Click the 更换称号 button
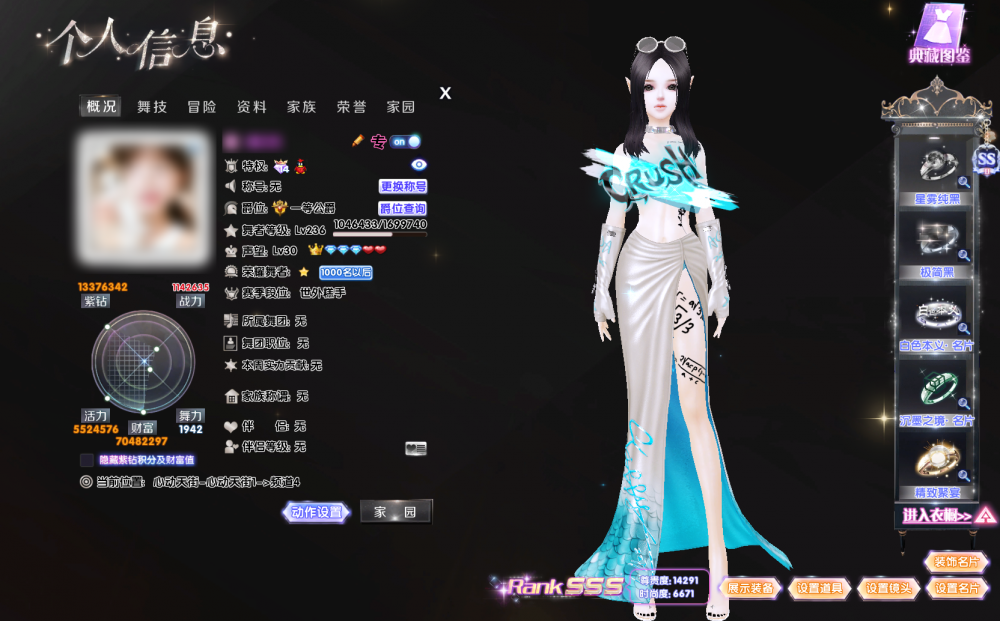The image size is (1000, 621). pyautogui.click(x=403, y=186)
